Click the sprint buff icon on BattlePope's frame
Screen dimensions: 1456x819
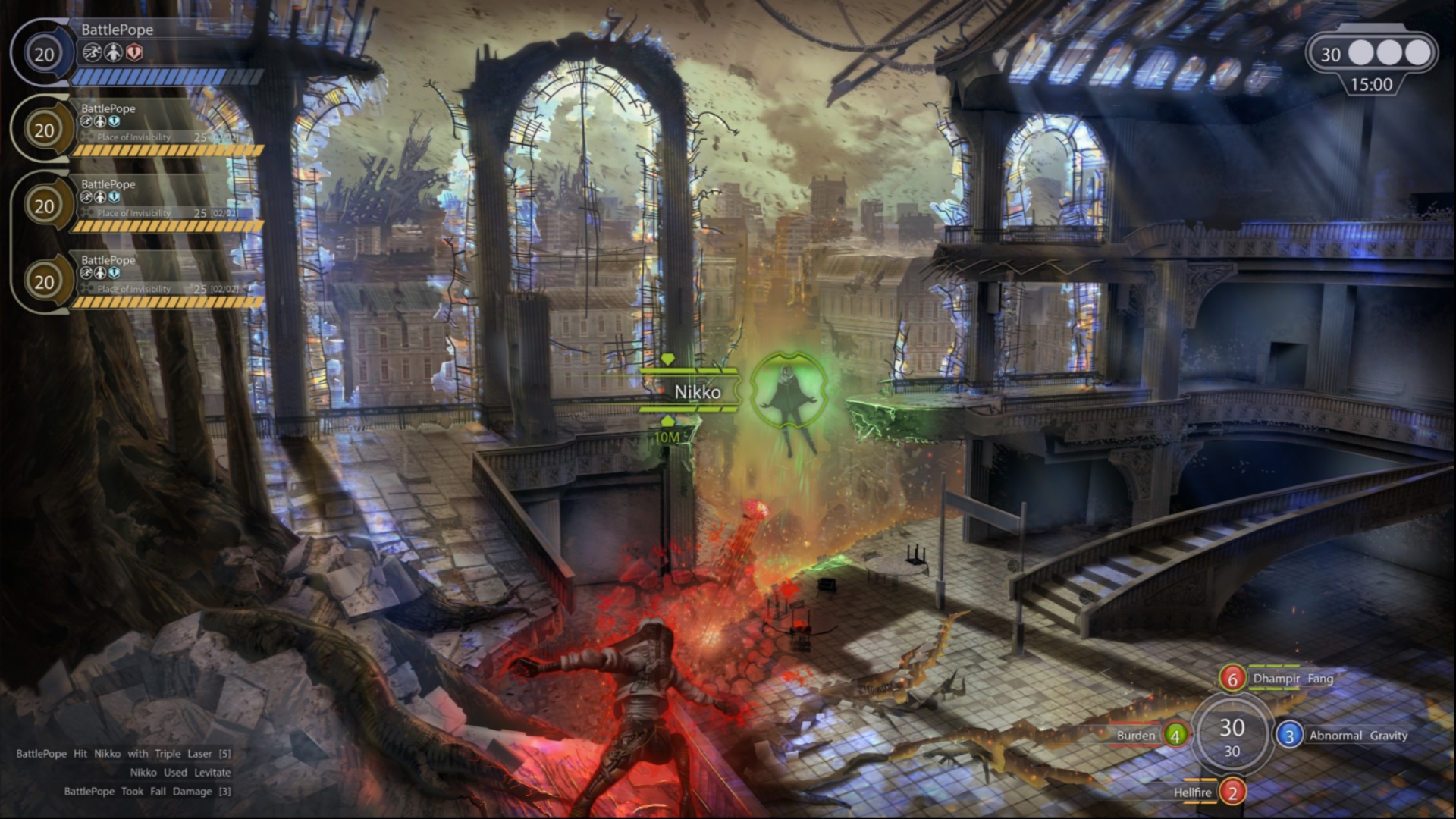click(x=93, y=51)
